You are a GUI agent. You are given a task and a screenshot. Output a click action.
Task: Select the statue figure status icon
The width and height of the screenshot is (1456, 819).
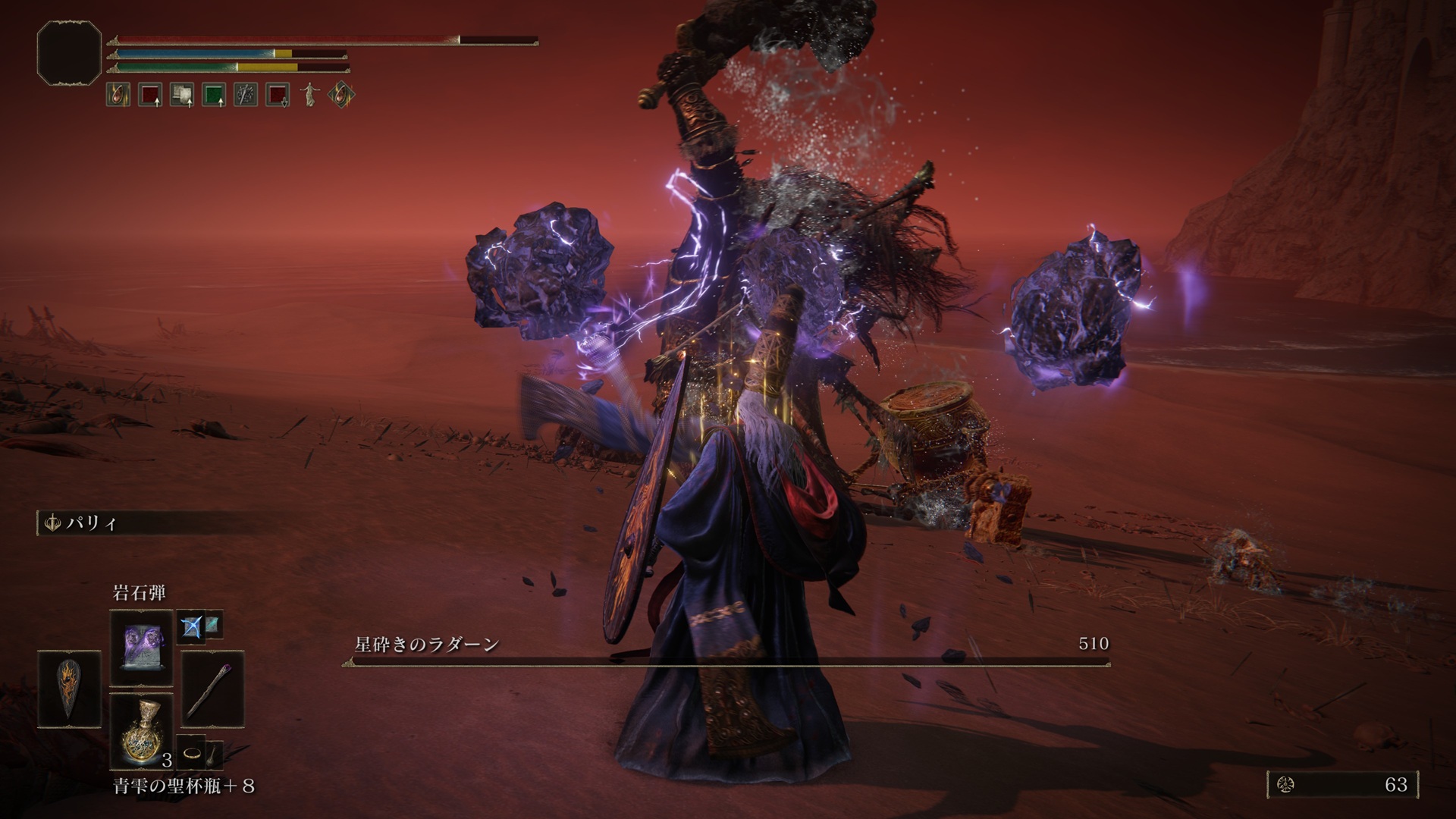click(x=309, y=95)
